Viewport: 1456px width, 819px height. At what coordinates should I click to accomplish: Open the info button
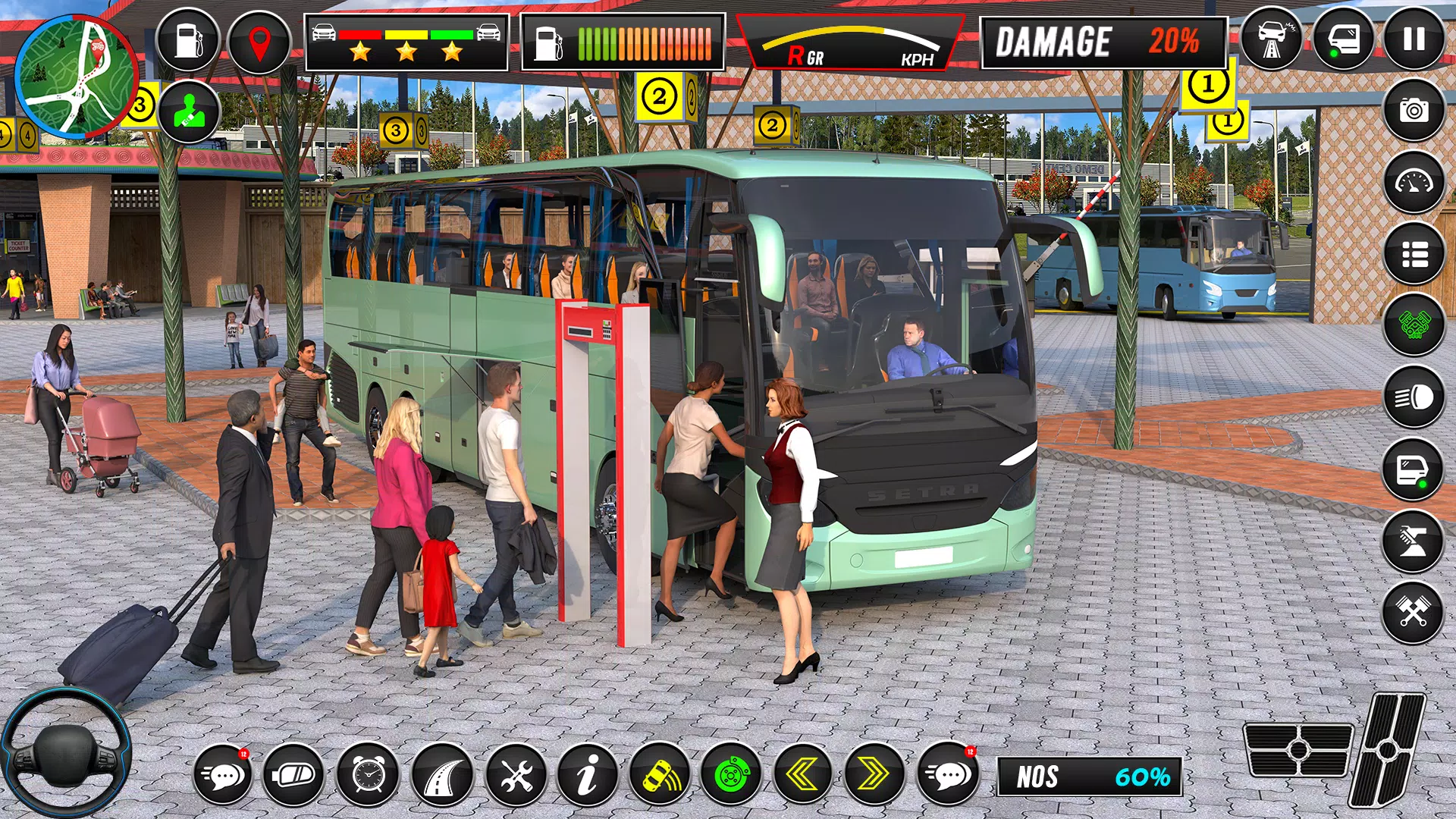[x=587, y=775]
